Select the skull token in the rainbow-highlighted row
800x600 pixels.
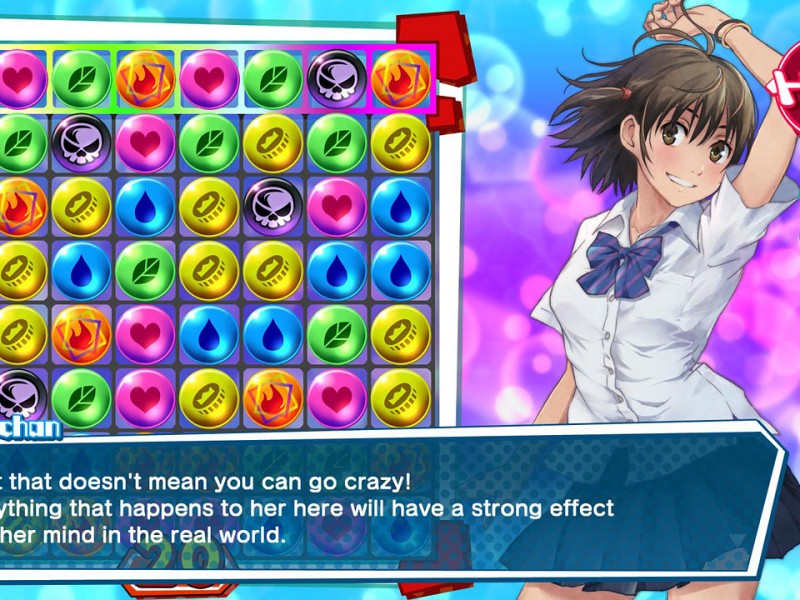coord(337,78)
